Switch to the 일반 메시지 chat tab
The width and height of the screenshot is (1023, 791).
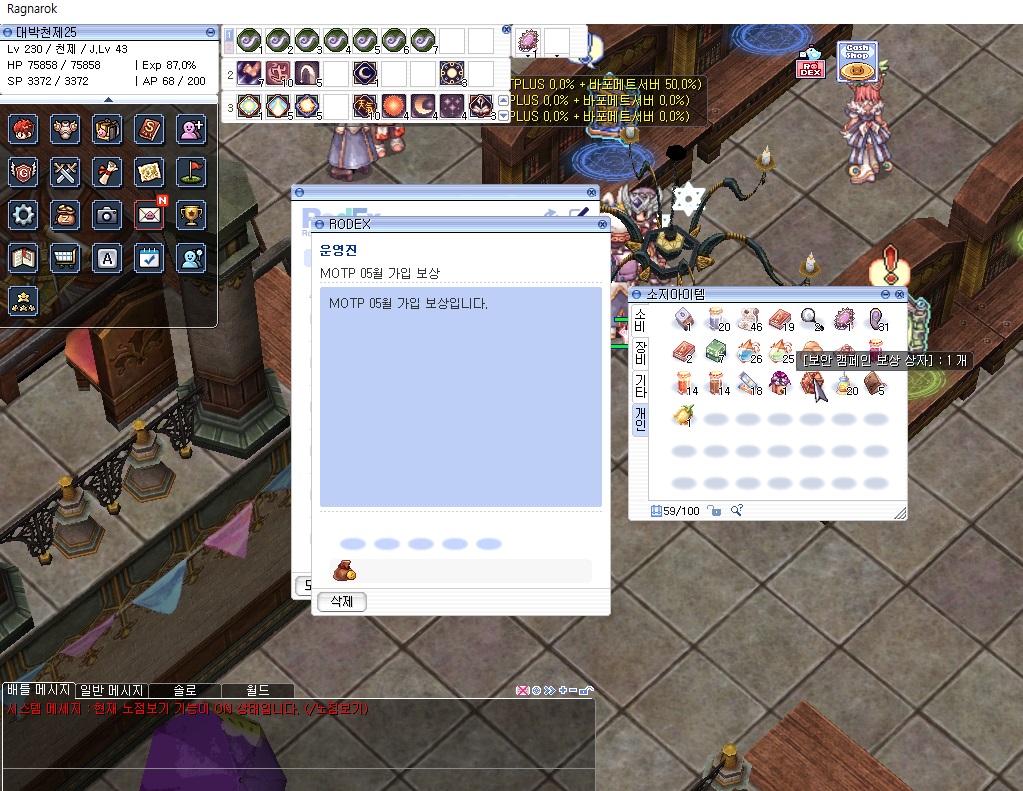point(112,690)
